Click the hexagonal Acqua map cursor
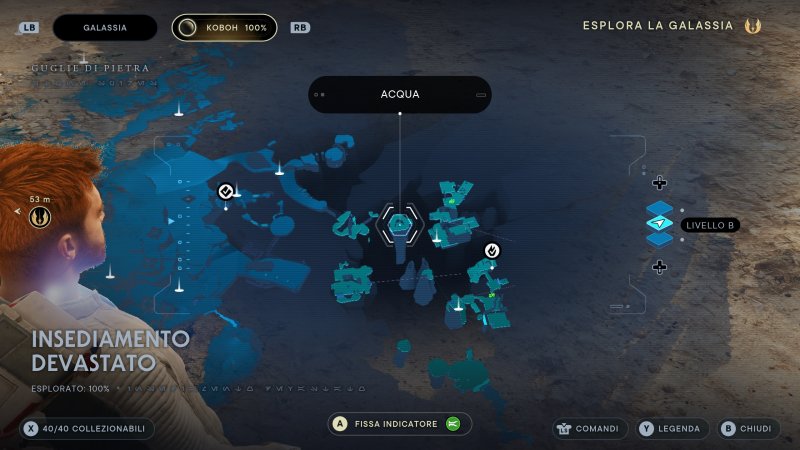The width and height of the screenshot is (800, 450). [x=399, y=224]
